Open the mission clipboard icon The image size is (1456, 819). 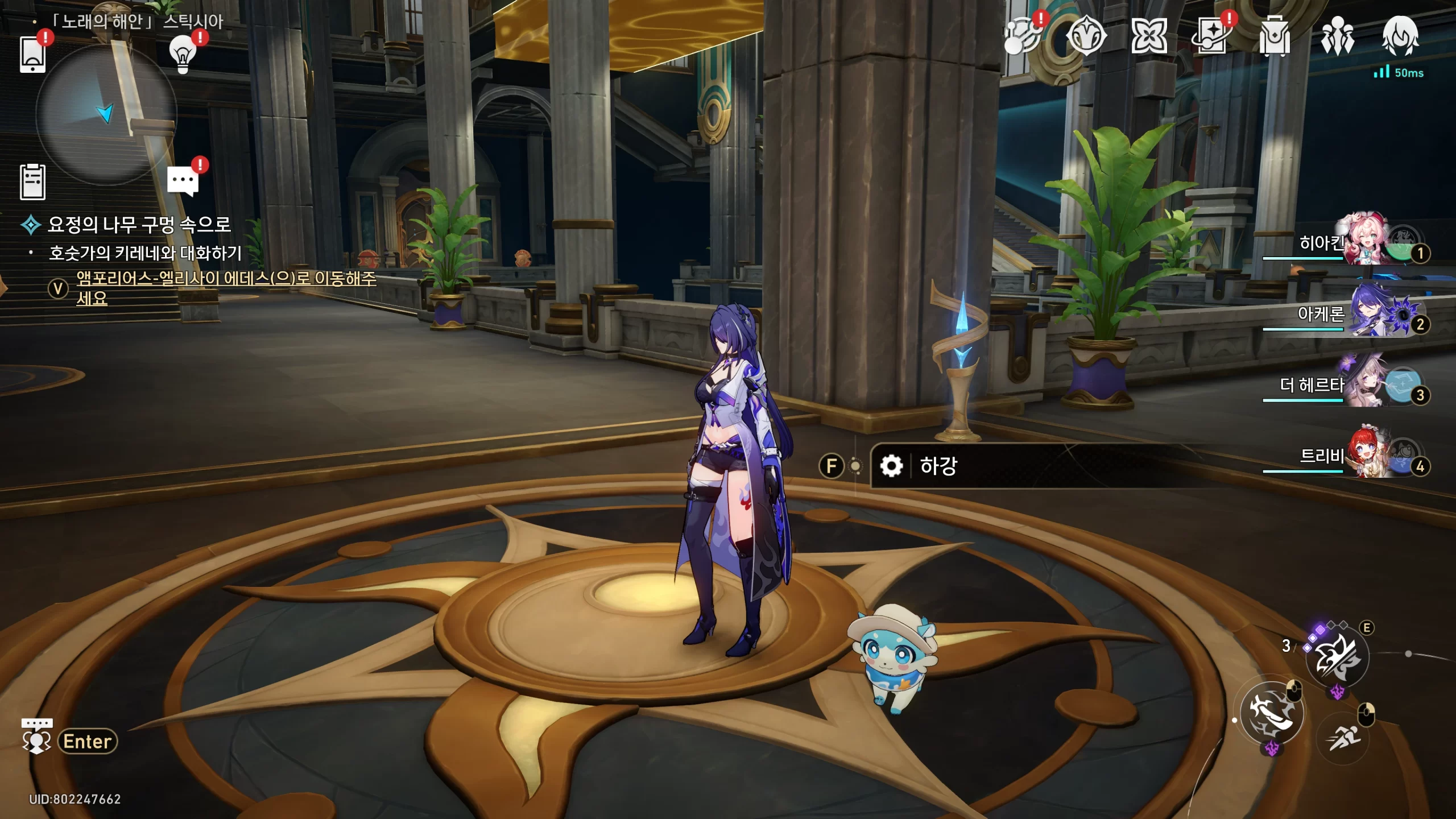(32, 182)
